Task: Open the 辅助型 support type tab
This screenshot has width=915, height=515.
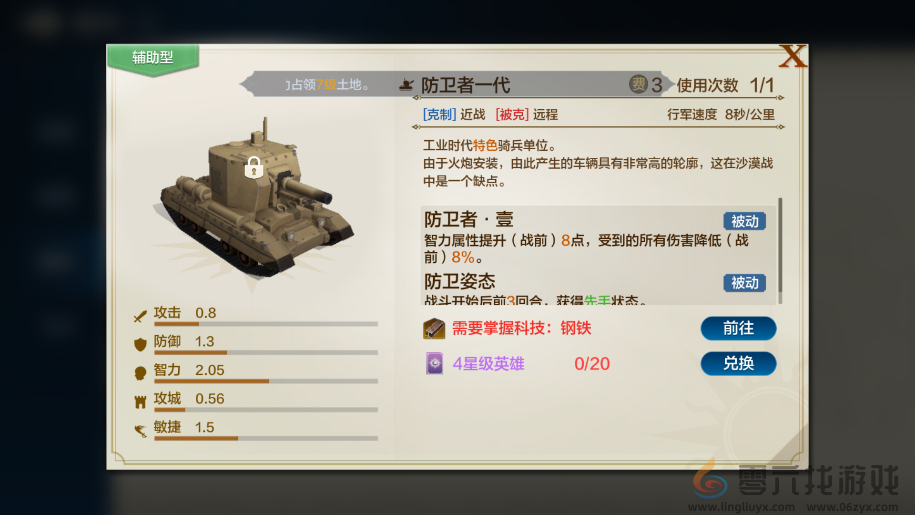Action: click(x=153, y=58)
